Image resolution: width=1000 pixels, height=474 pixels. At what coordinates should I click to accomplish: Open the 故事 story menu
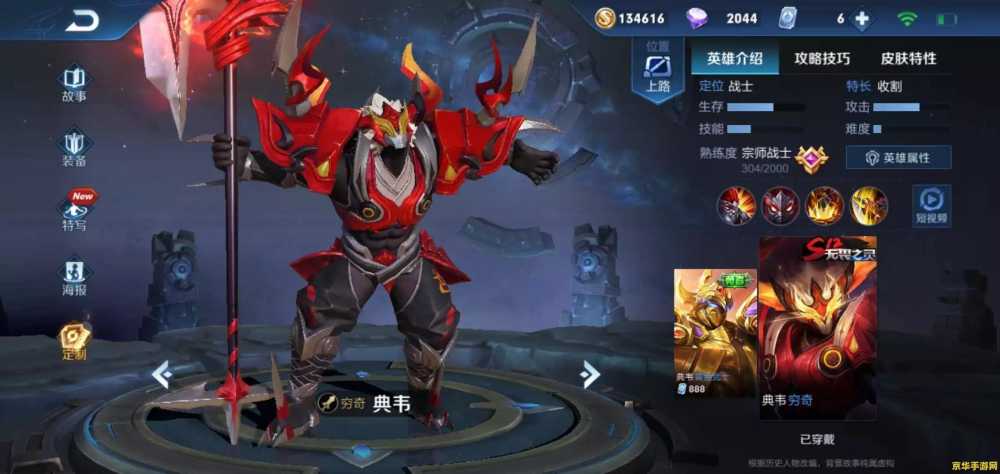pyautogui.click(x=74, y=84)
